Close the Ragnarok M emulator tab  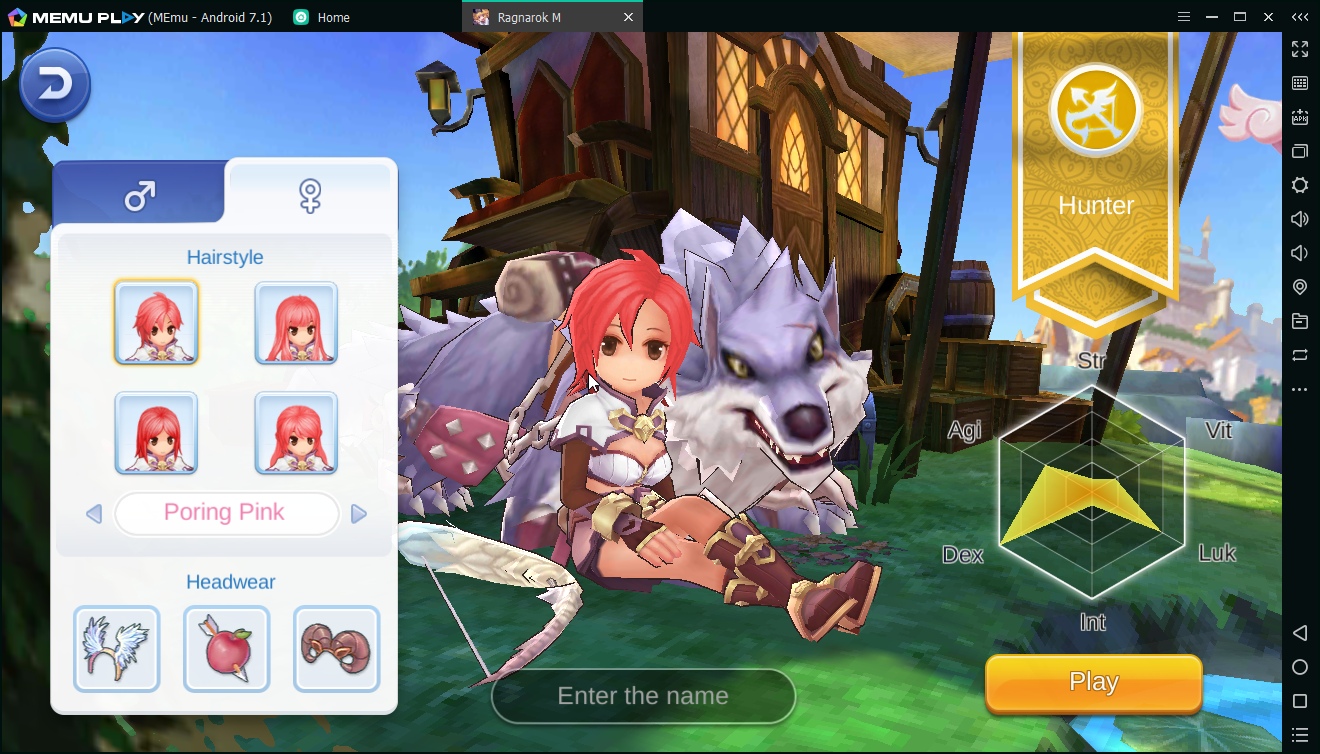(628, 17)
